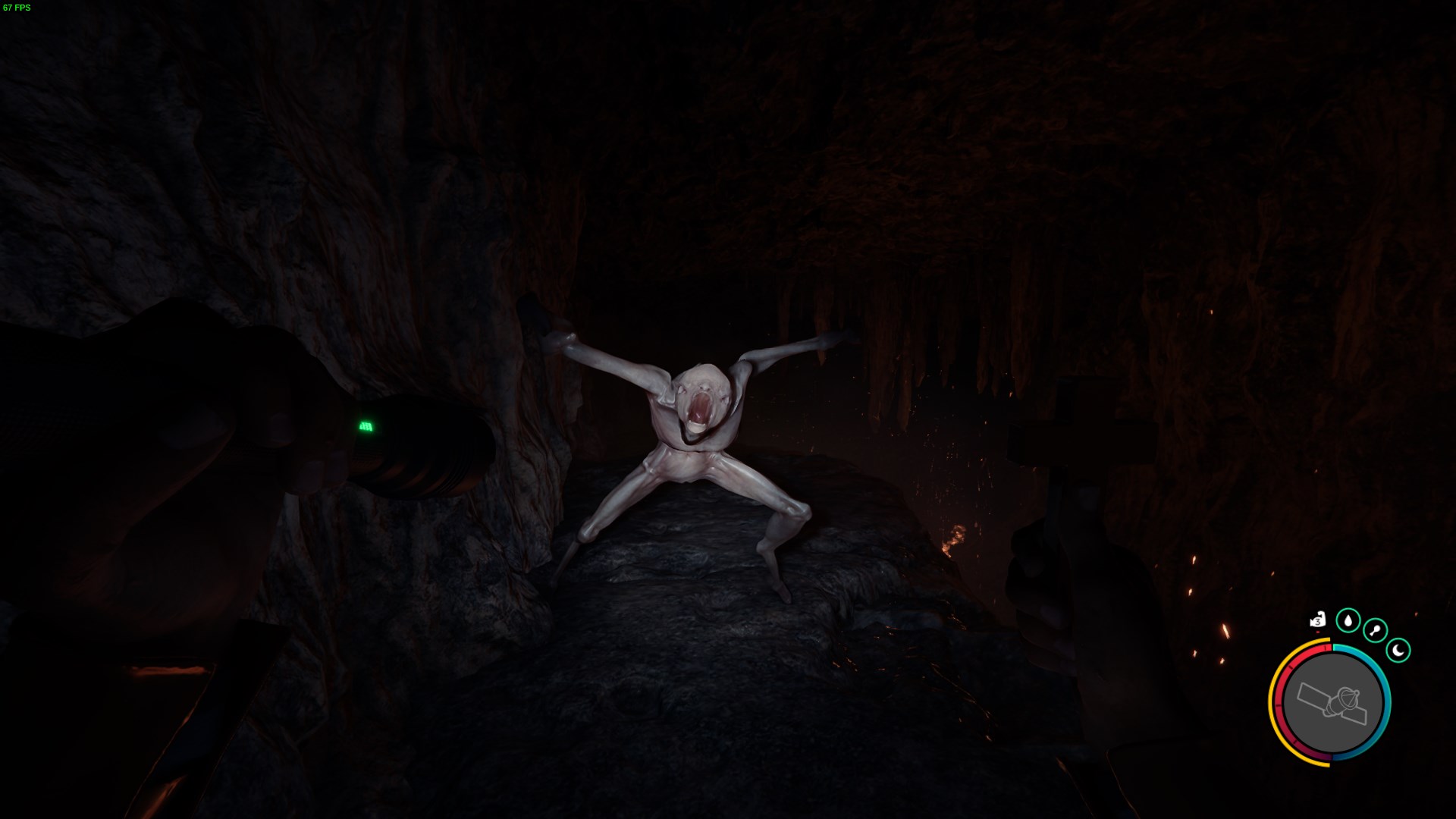Viewport: 1456px width, 819px height.
Task: Click the satellite GPS compass dial
Action: click(1332, 703)
